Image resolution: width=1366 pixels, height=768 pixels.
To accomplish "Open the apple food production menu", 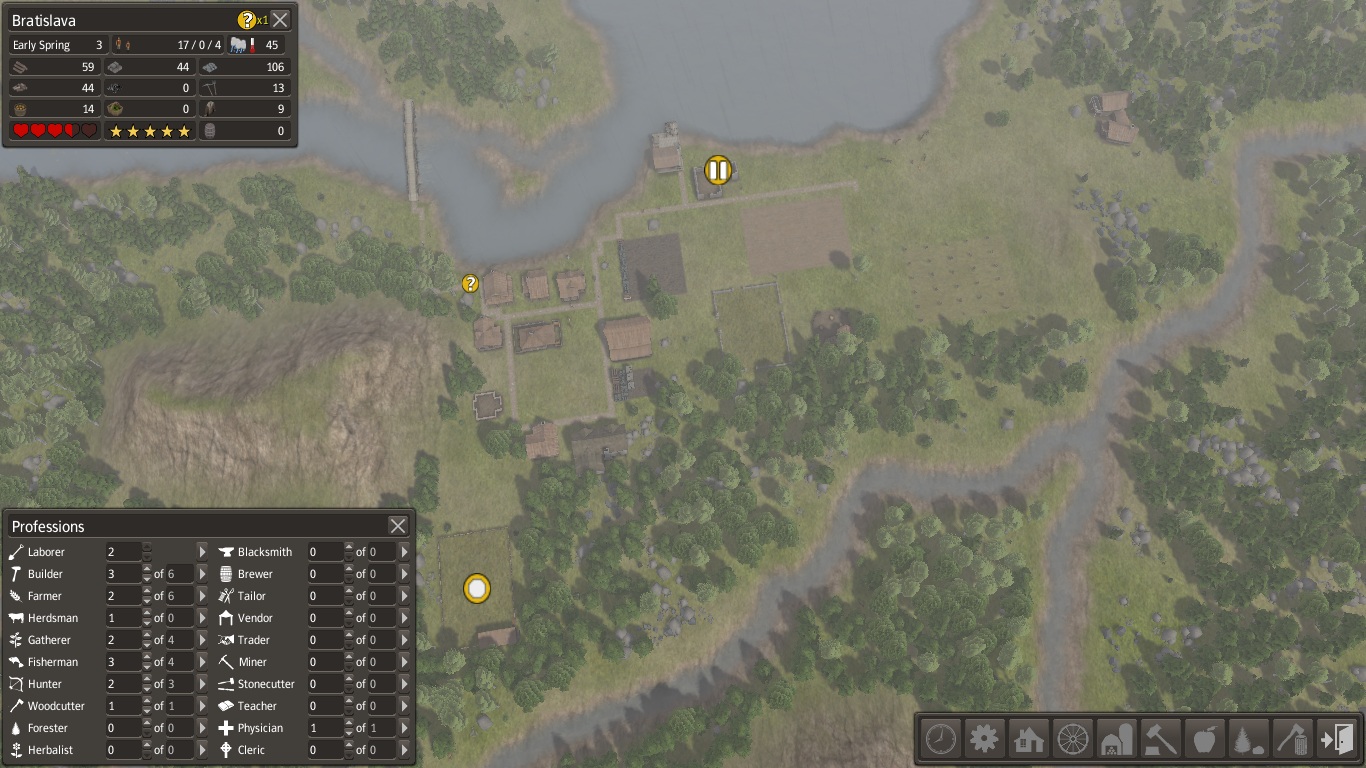I will tap(1205, 740).
